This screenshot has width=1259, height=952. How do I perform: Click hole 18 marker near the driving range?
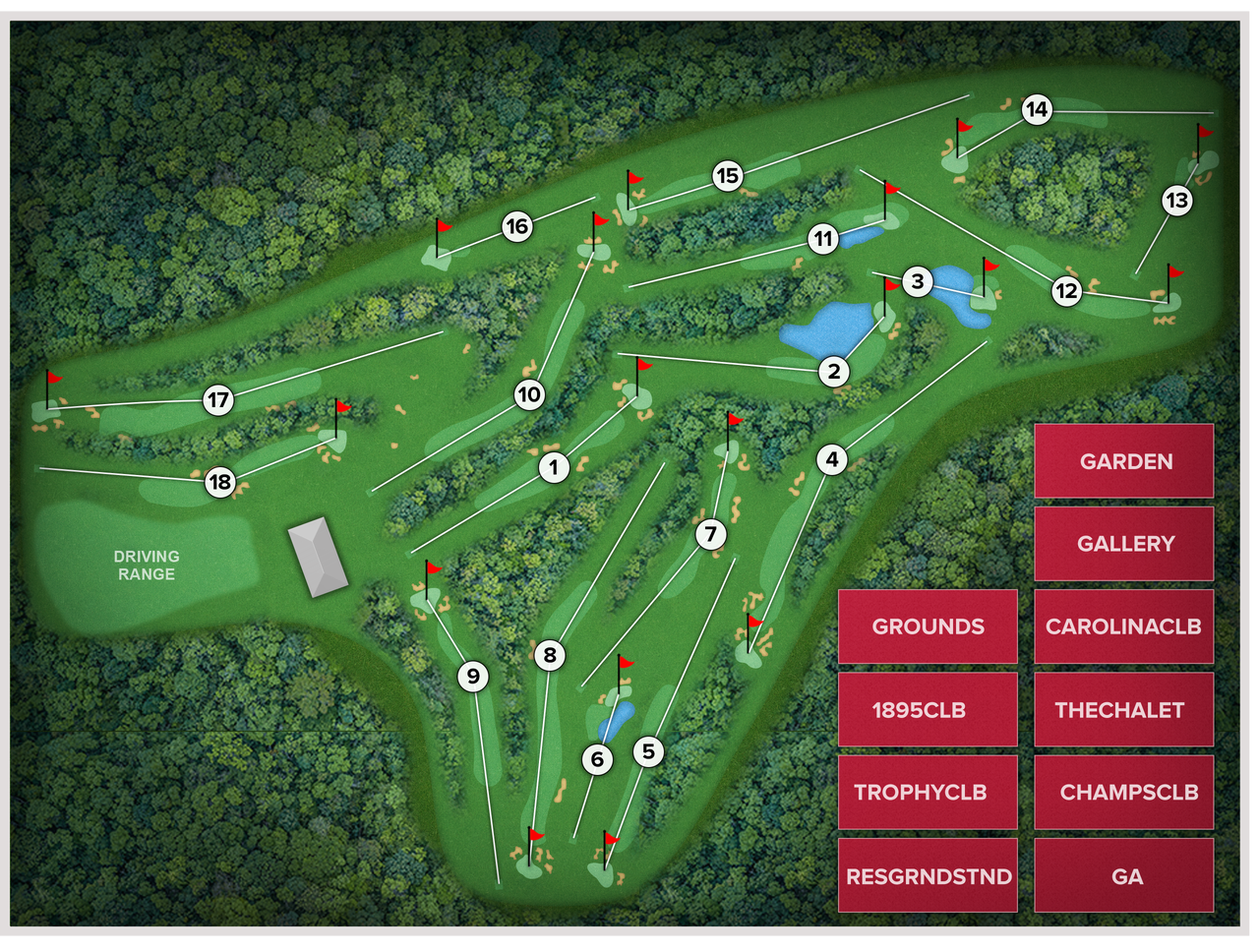click(220, 481)
